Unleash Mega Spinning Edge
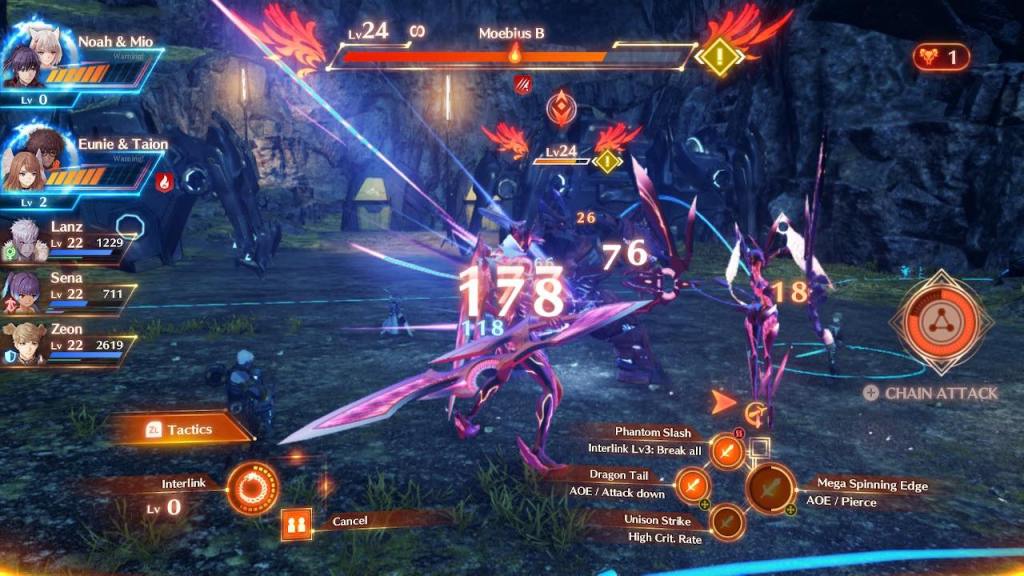The height and width of the screenshot is (576, 1024). 771,490
